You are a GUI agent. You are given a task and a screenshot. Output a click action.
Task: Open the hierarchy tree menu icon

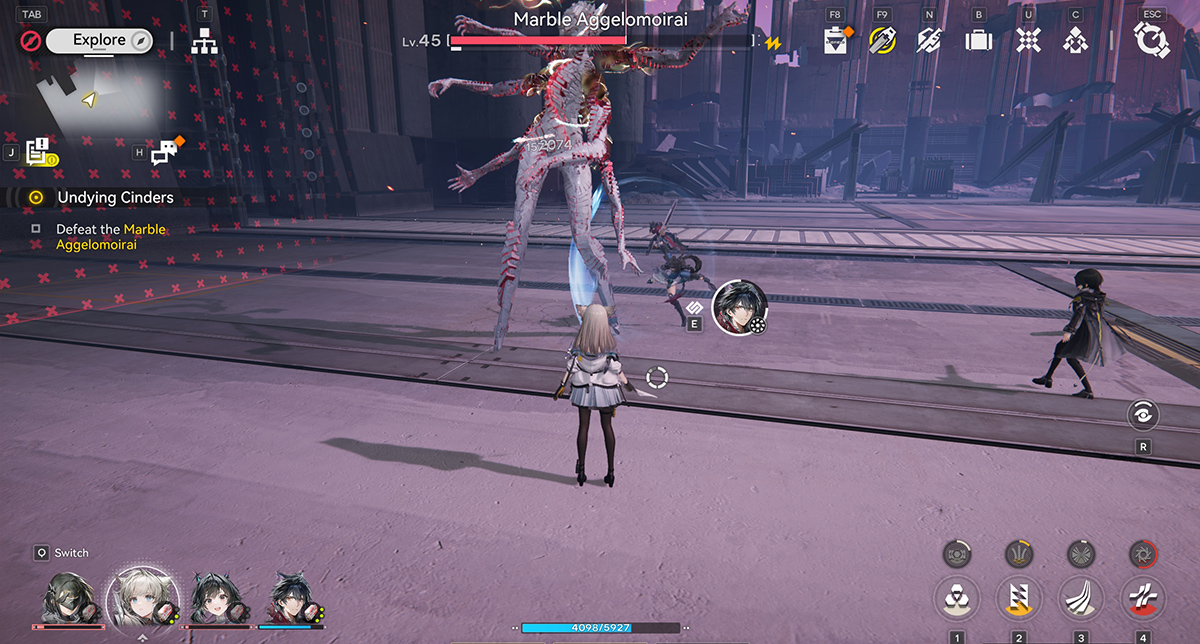pos(205,42)
